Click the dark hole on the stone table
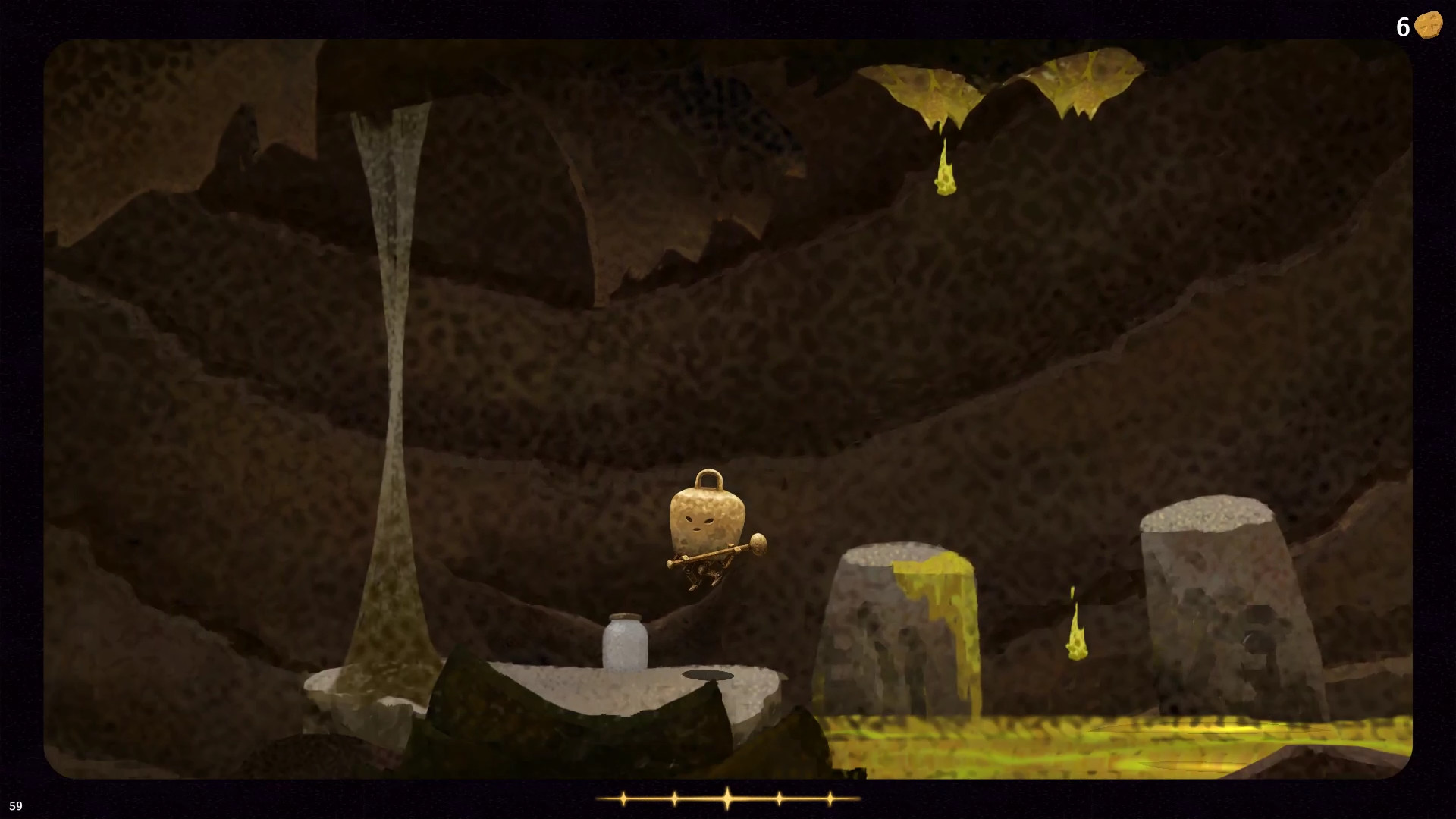Image resolution: width=1456 pixels, height=819 pixels. [709, 673]
